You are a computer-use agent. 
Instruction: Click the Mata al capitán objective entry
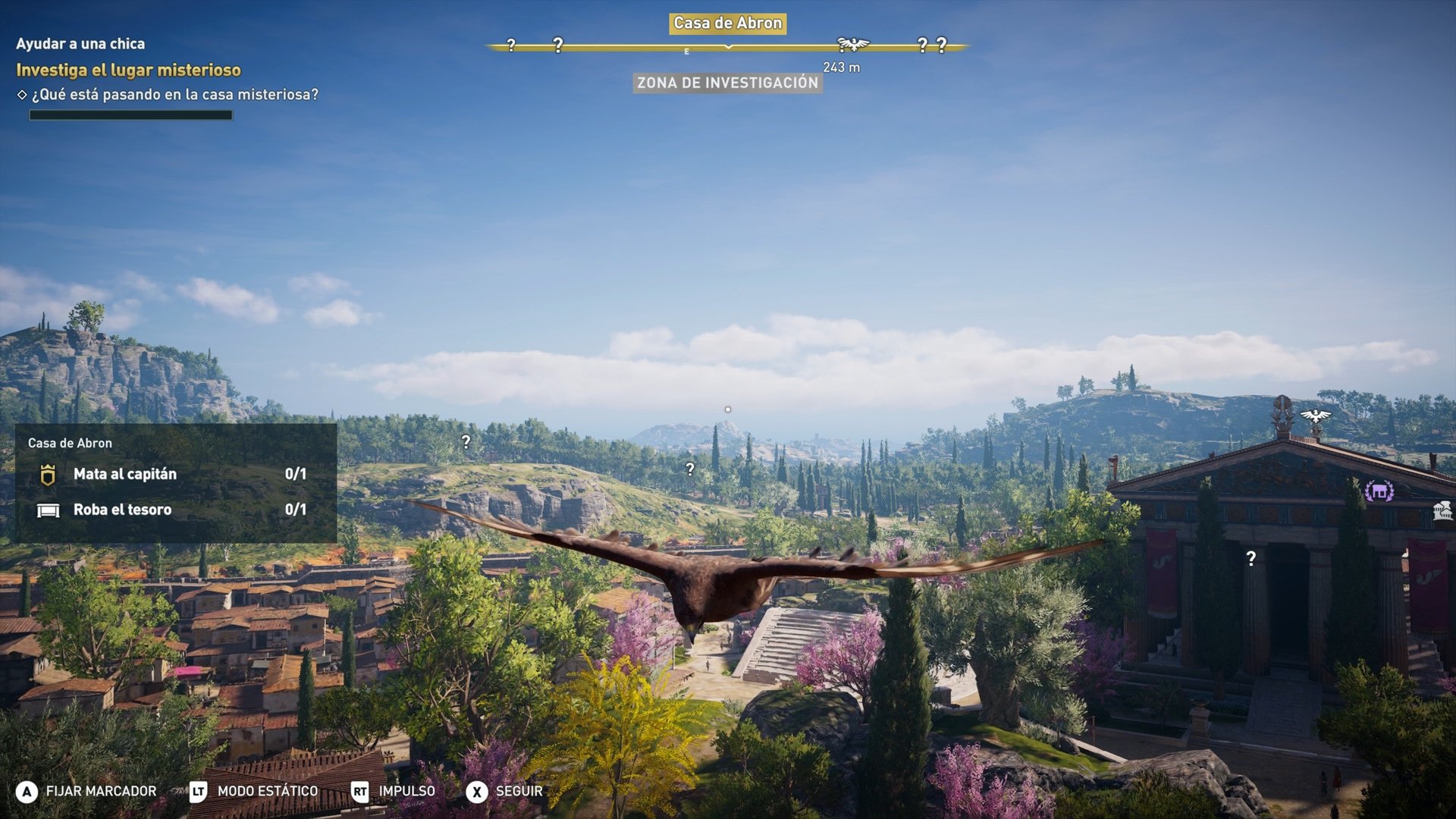click(124, 474)
